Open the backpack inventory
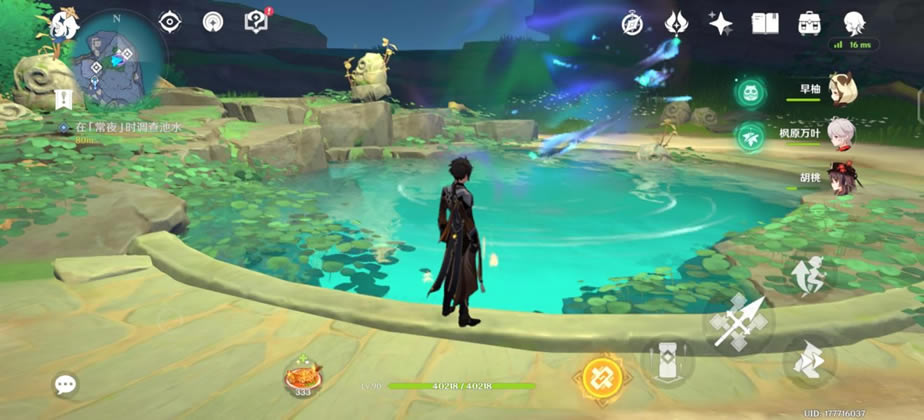Image resolution: width=924 pixels, height=420 pixels. pyautogui.click(x=809, y=23)
